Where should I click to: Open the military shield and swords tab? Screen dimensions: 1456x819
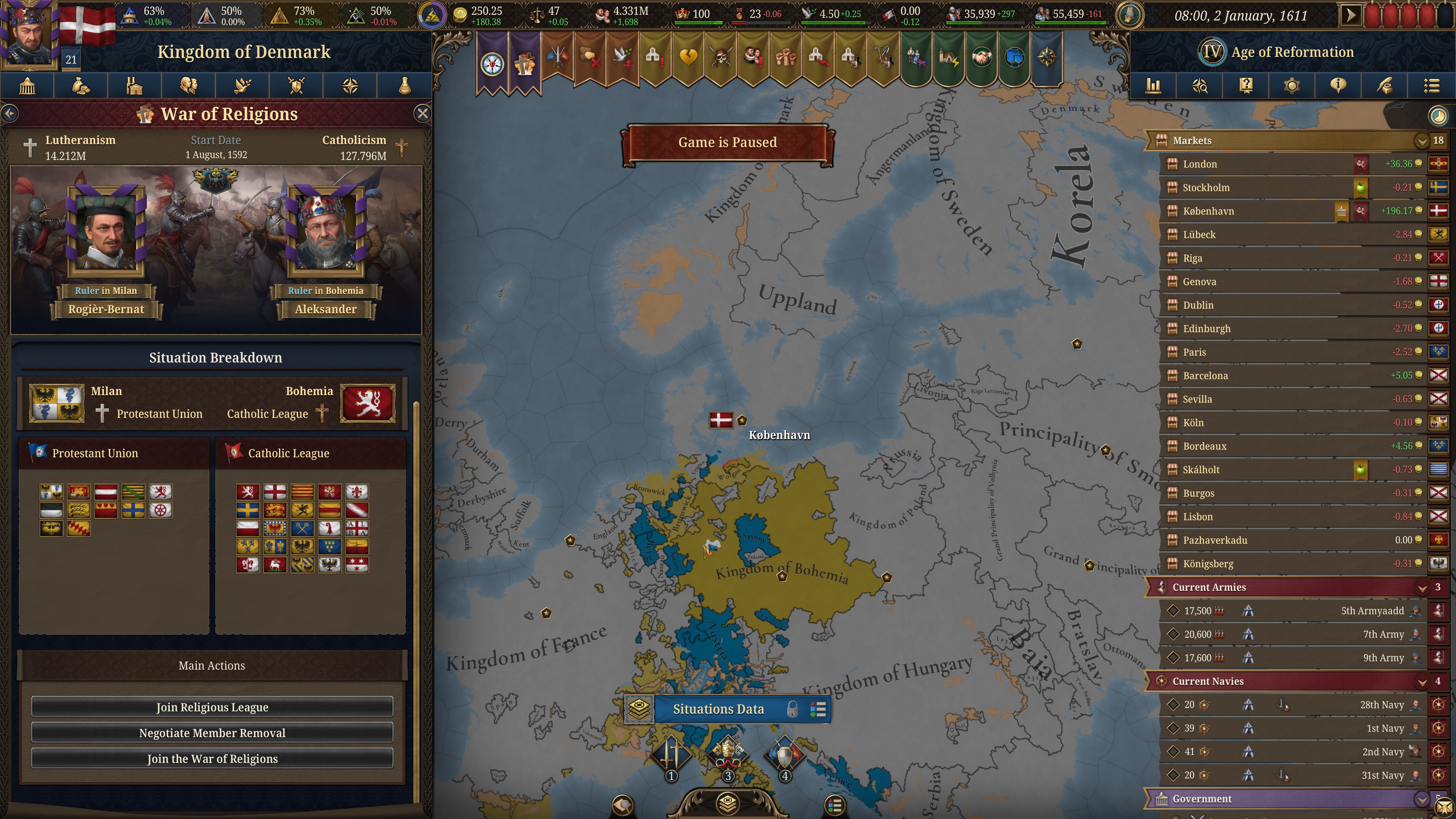click(x=296, y=86)
